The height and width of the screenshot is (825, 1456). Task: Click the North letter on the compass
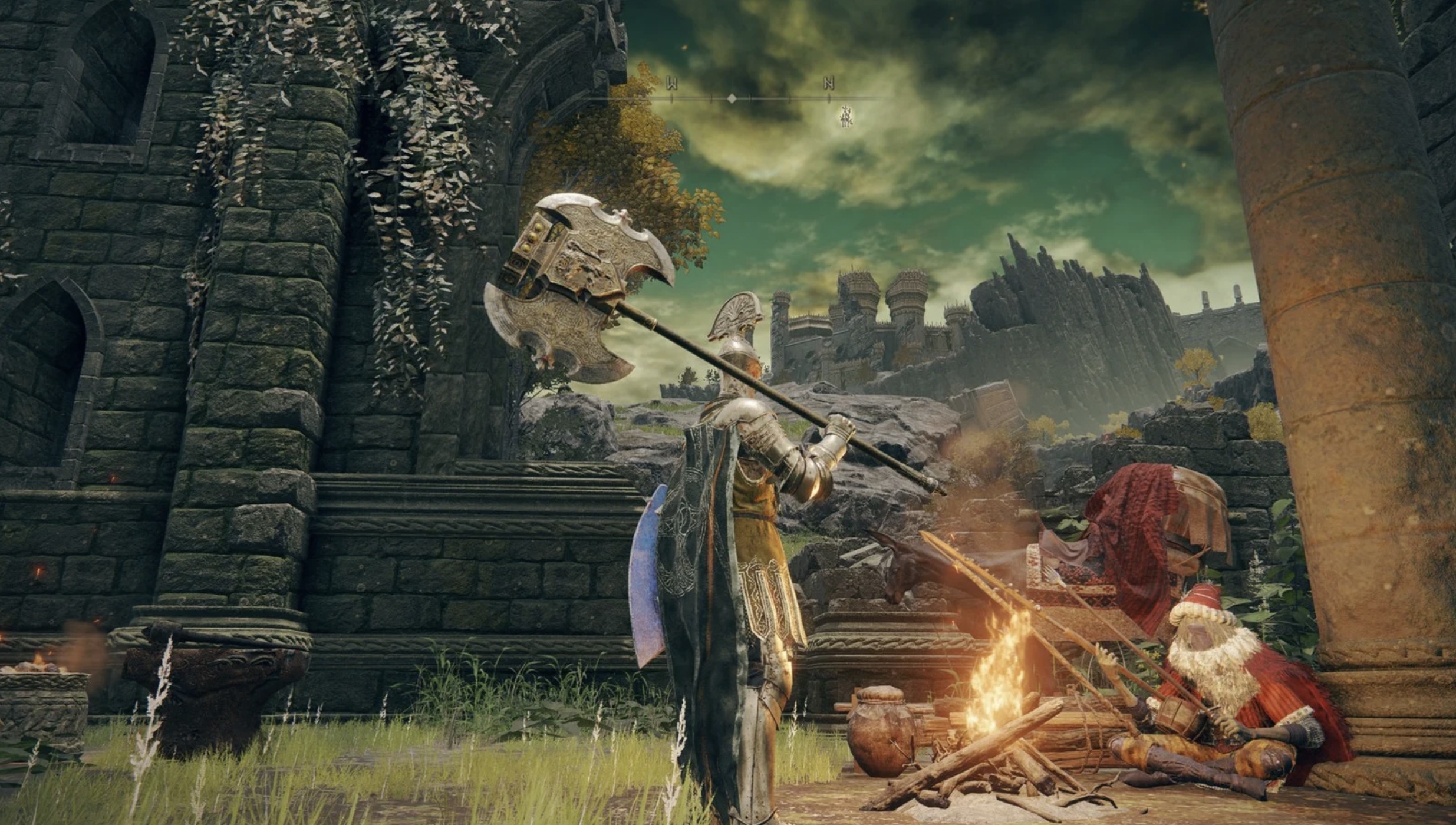pos(828,83)
